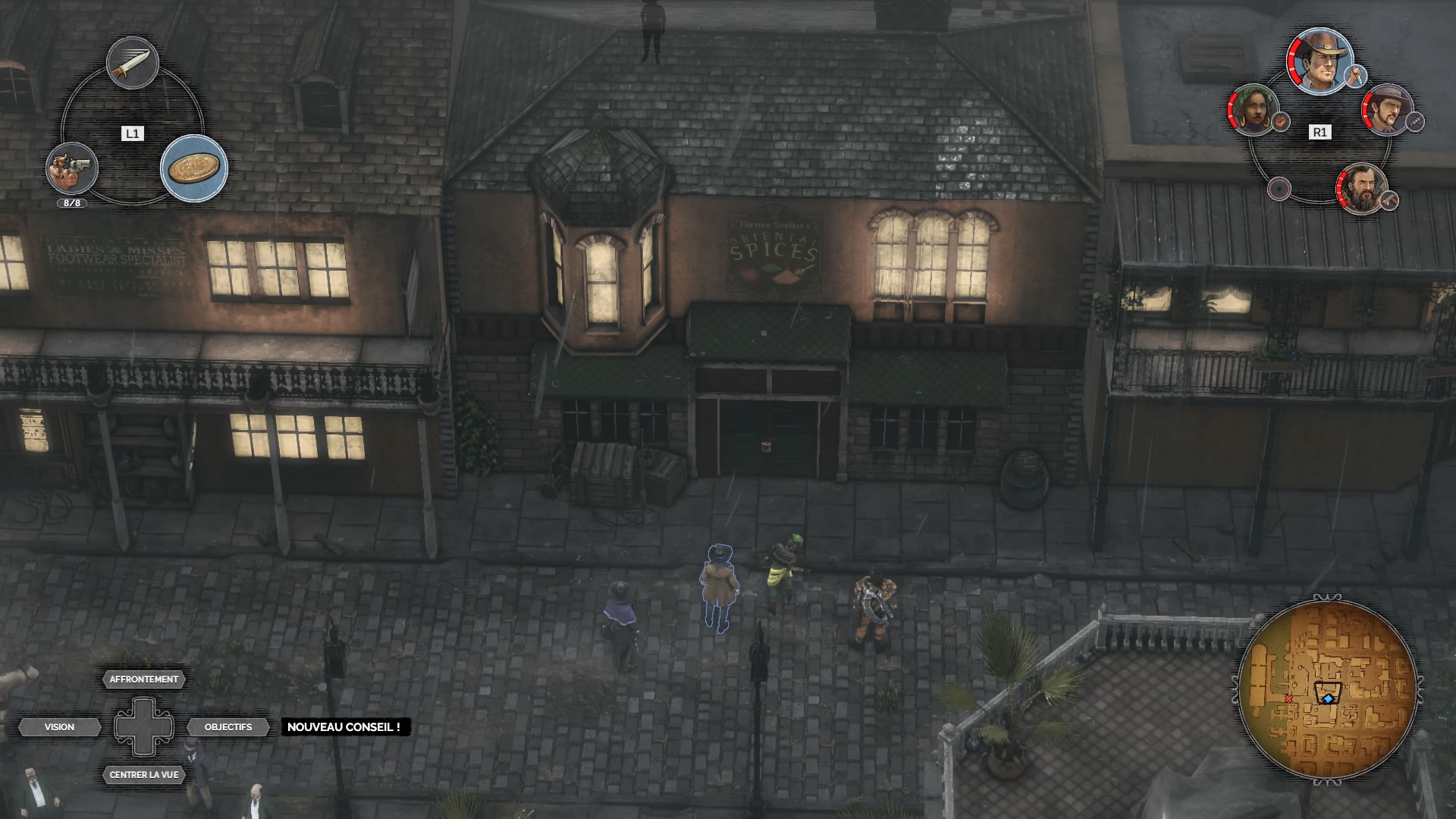
Task: Open the Objectifs panel
Action: (x=228, y=727)
